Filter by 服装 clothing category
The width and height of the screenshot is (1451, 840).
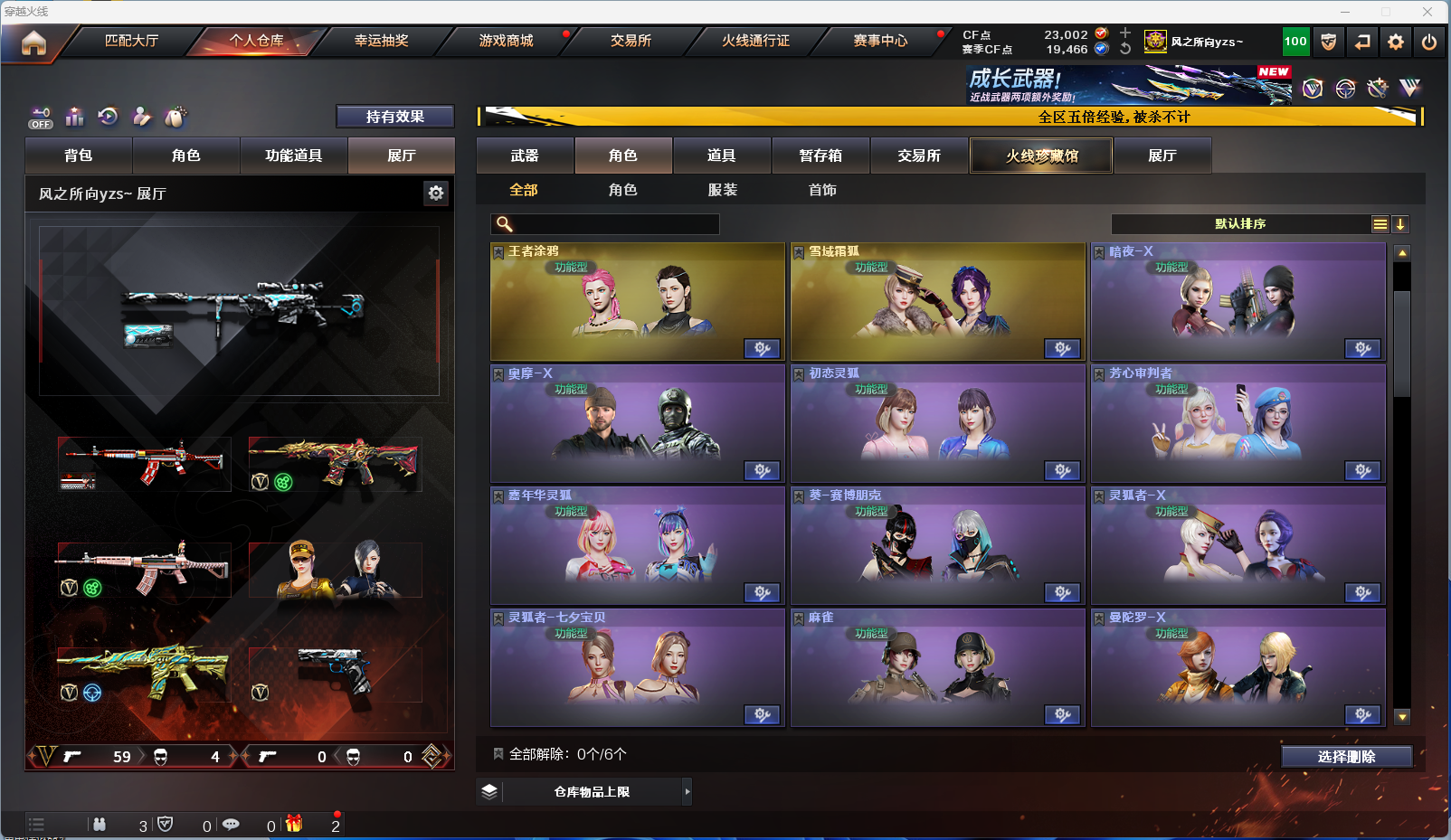click(x=723, y=190)
